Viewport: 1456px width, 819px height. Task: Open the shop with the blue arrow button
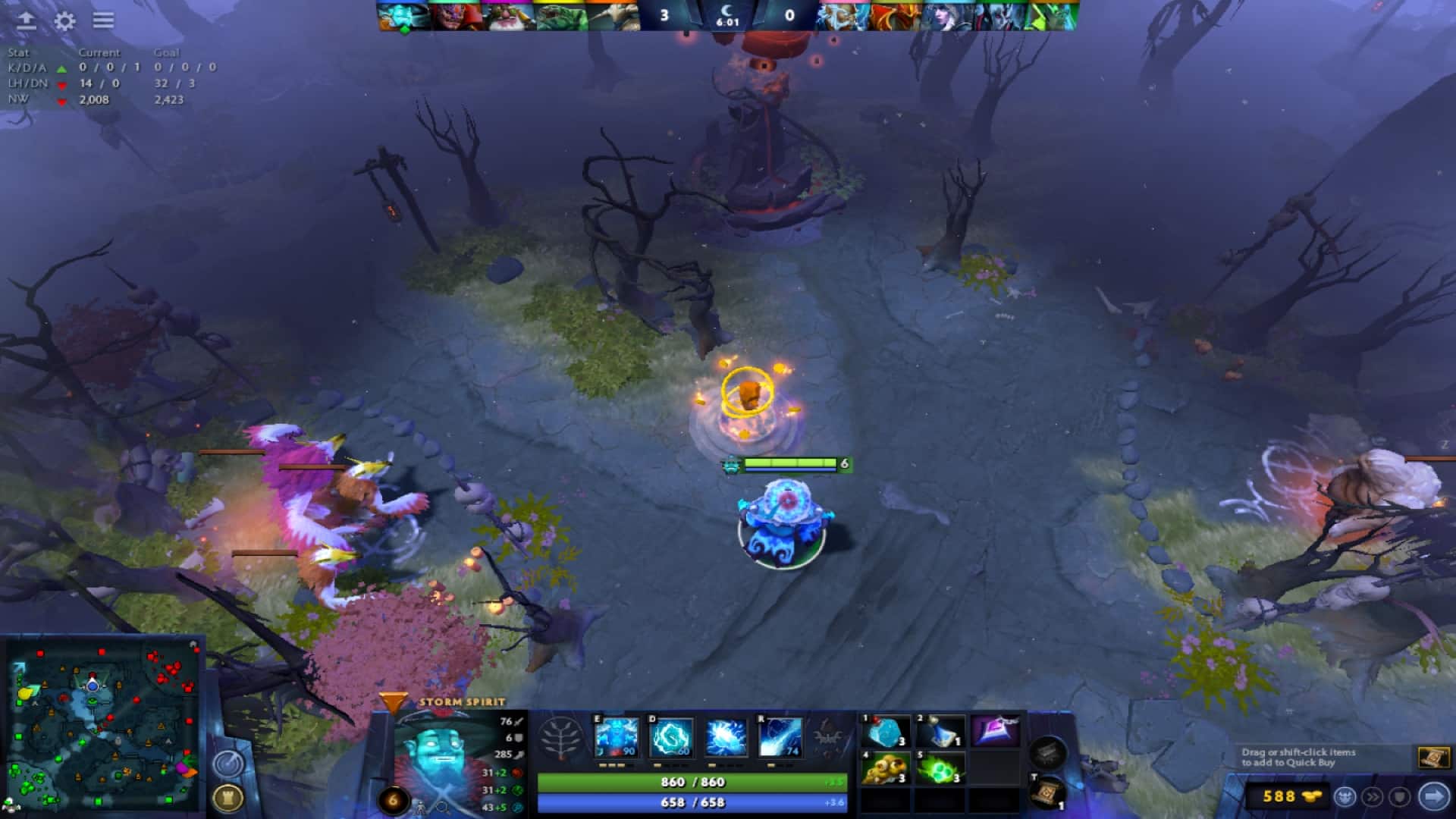point(1433,795)
